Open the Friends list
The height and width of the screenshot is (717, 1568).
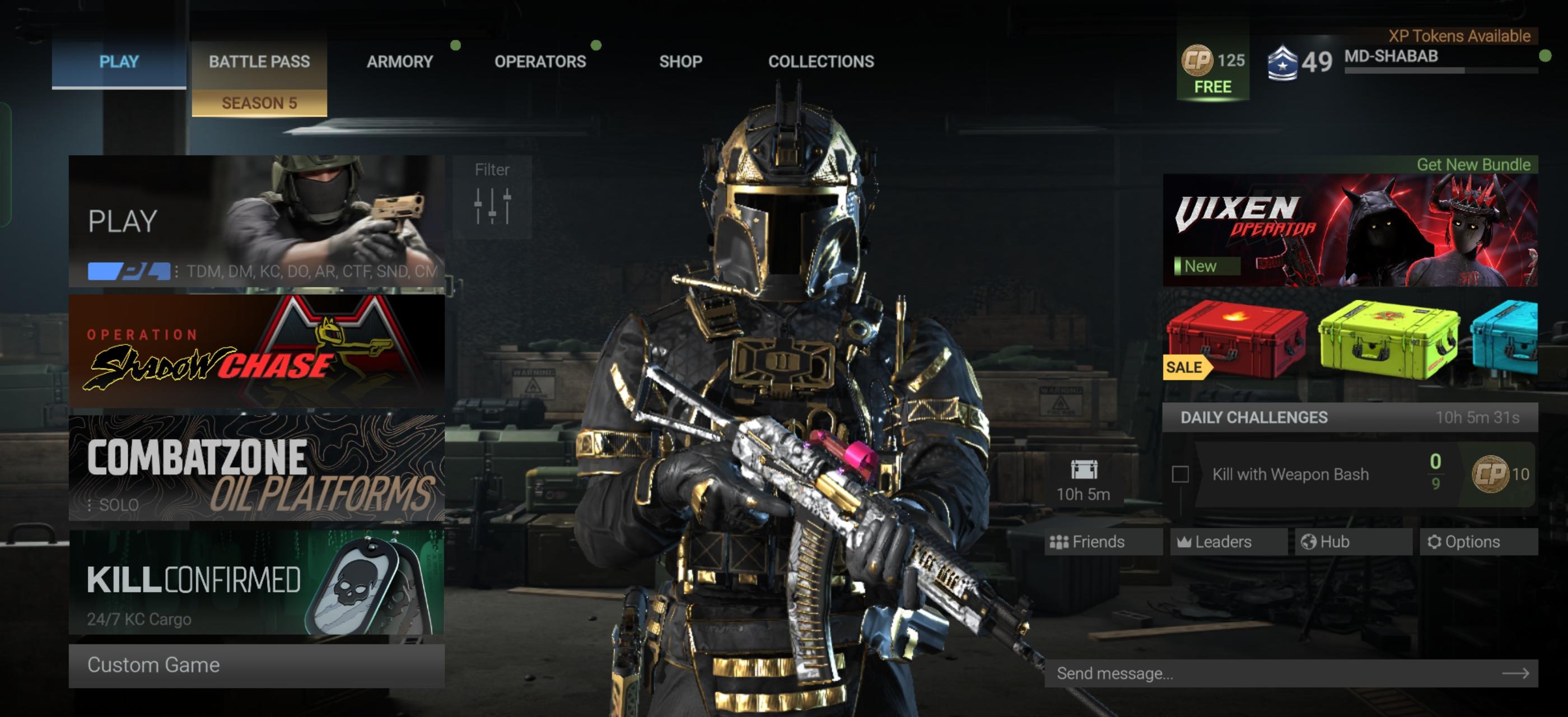tap(1102, 542)
